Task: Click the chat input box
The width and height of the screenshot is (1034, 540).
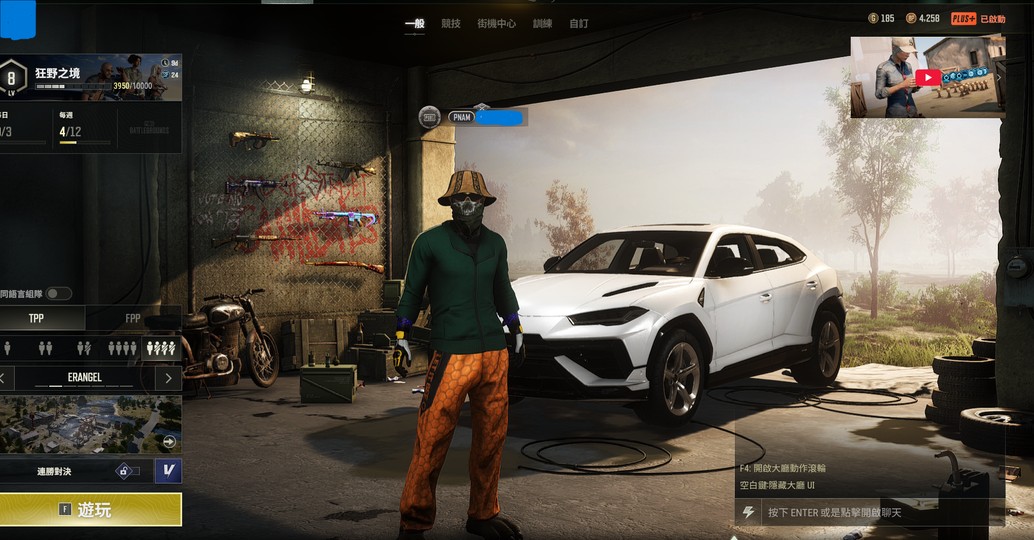Action: tap(870, 512)
